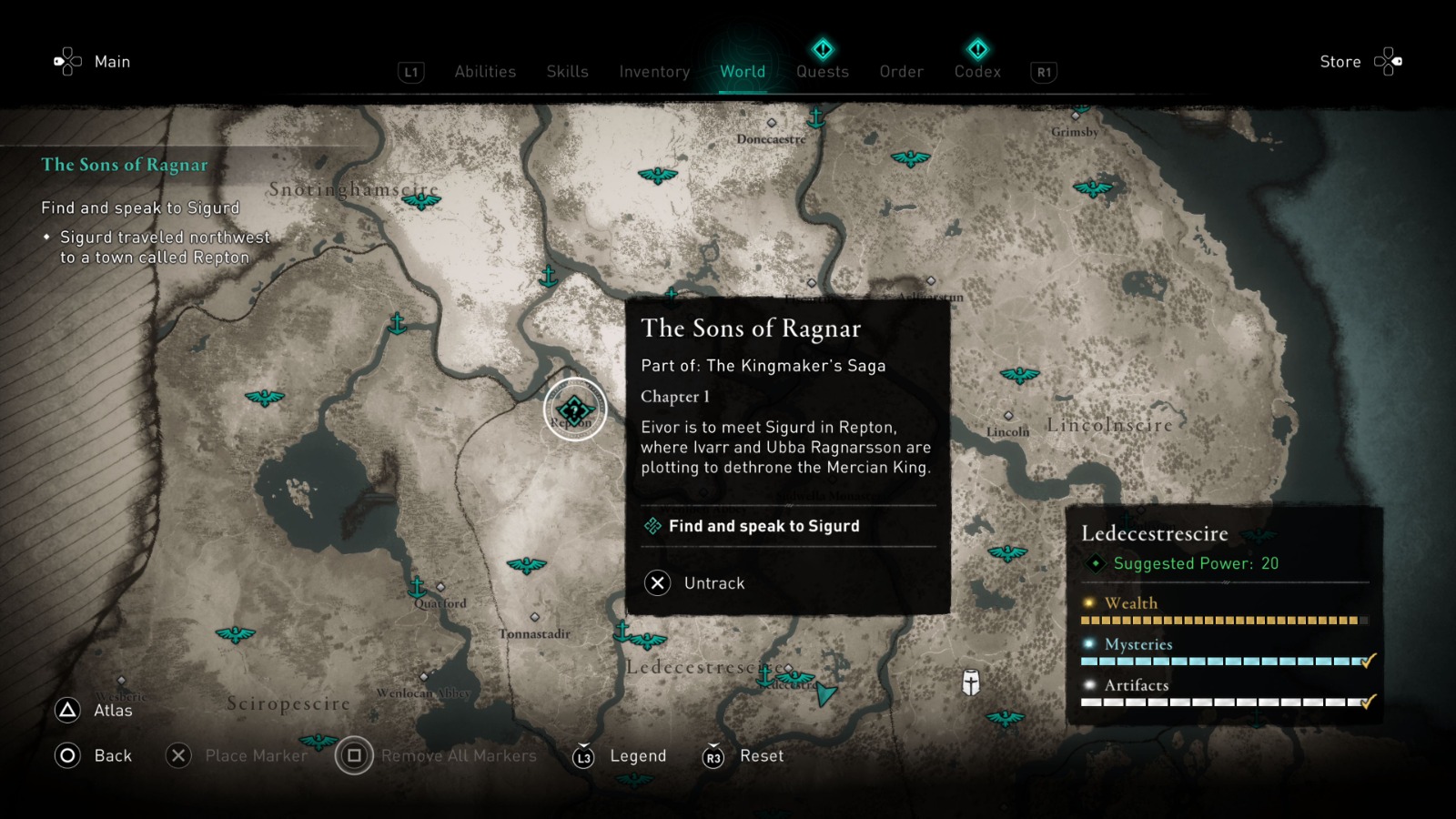Click the anchor icon near Donecaestre
The image size is (1456, 819).
[817, 117]
